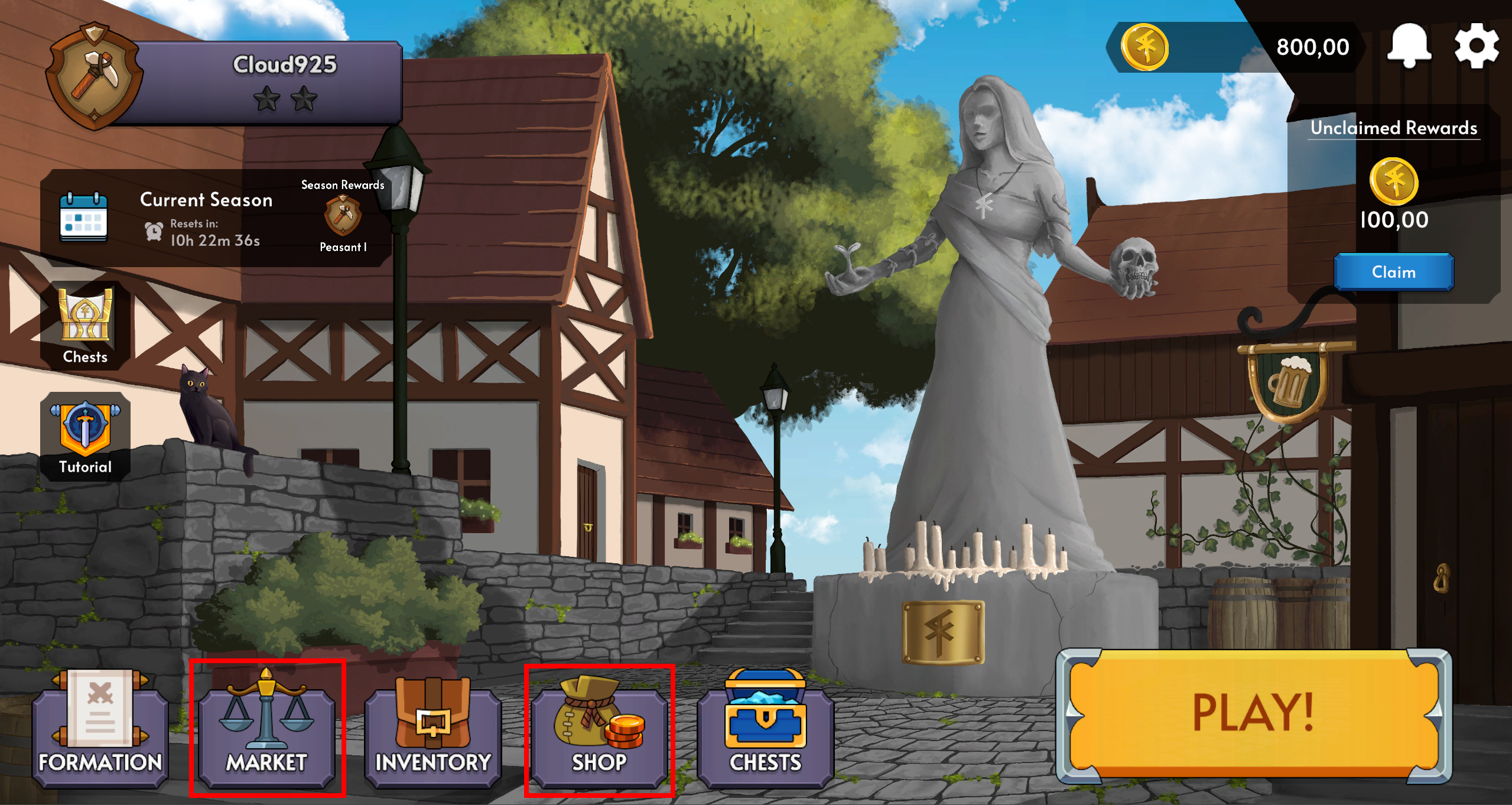Open the Current Season calendar icon
The width and height of the screenshot is (1512, 805).
(83, 219)
